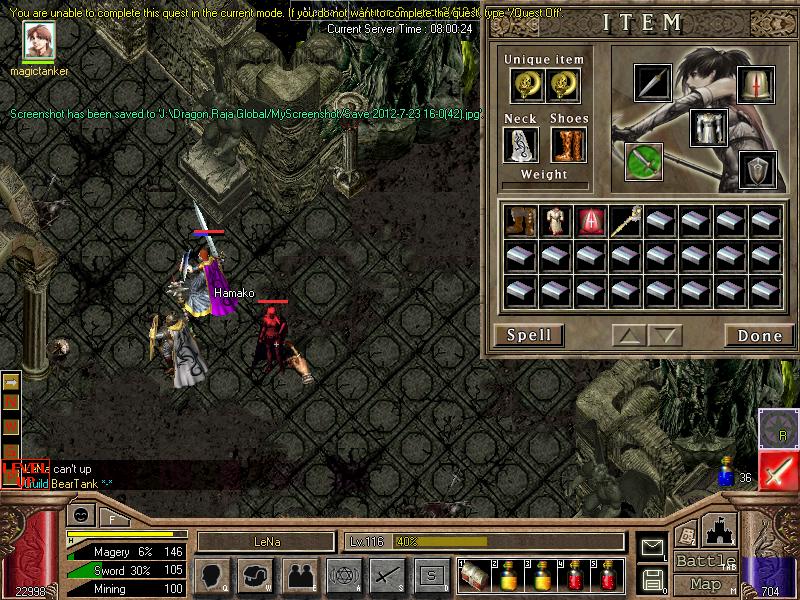This screenshot has height=600, width=800.
Task: Select the spear weapon slot on the character portrait
Action: click(x=653, y=83)
